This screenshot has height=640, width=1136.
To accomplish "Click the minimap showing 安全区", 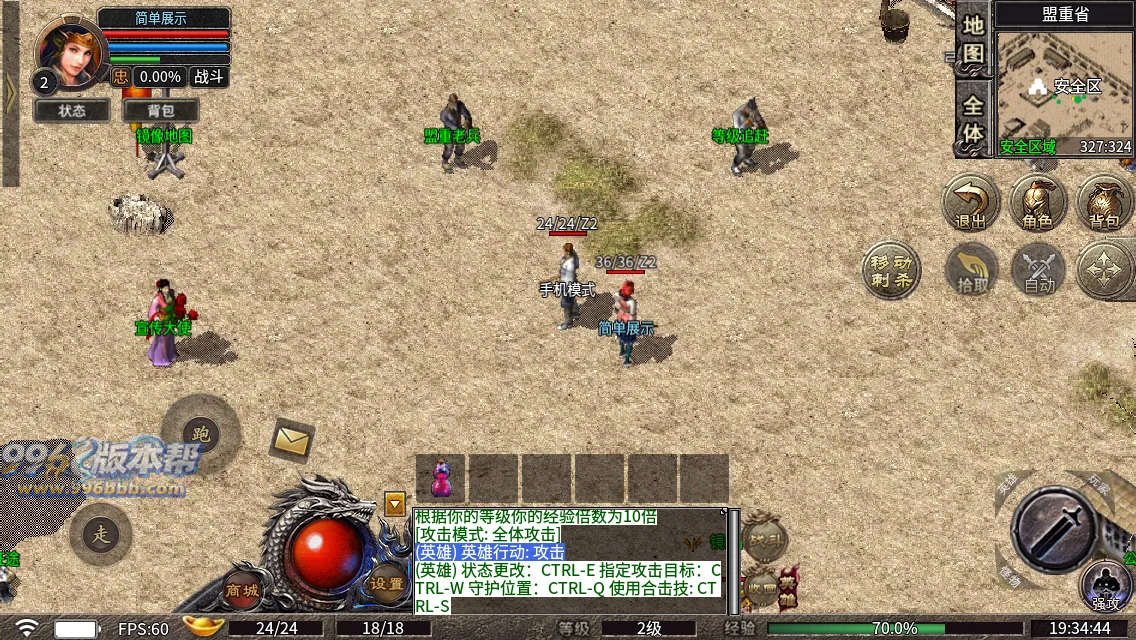I will pyautogui.click(x=1064, y=87).
